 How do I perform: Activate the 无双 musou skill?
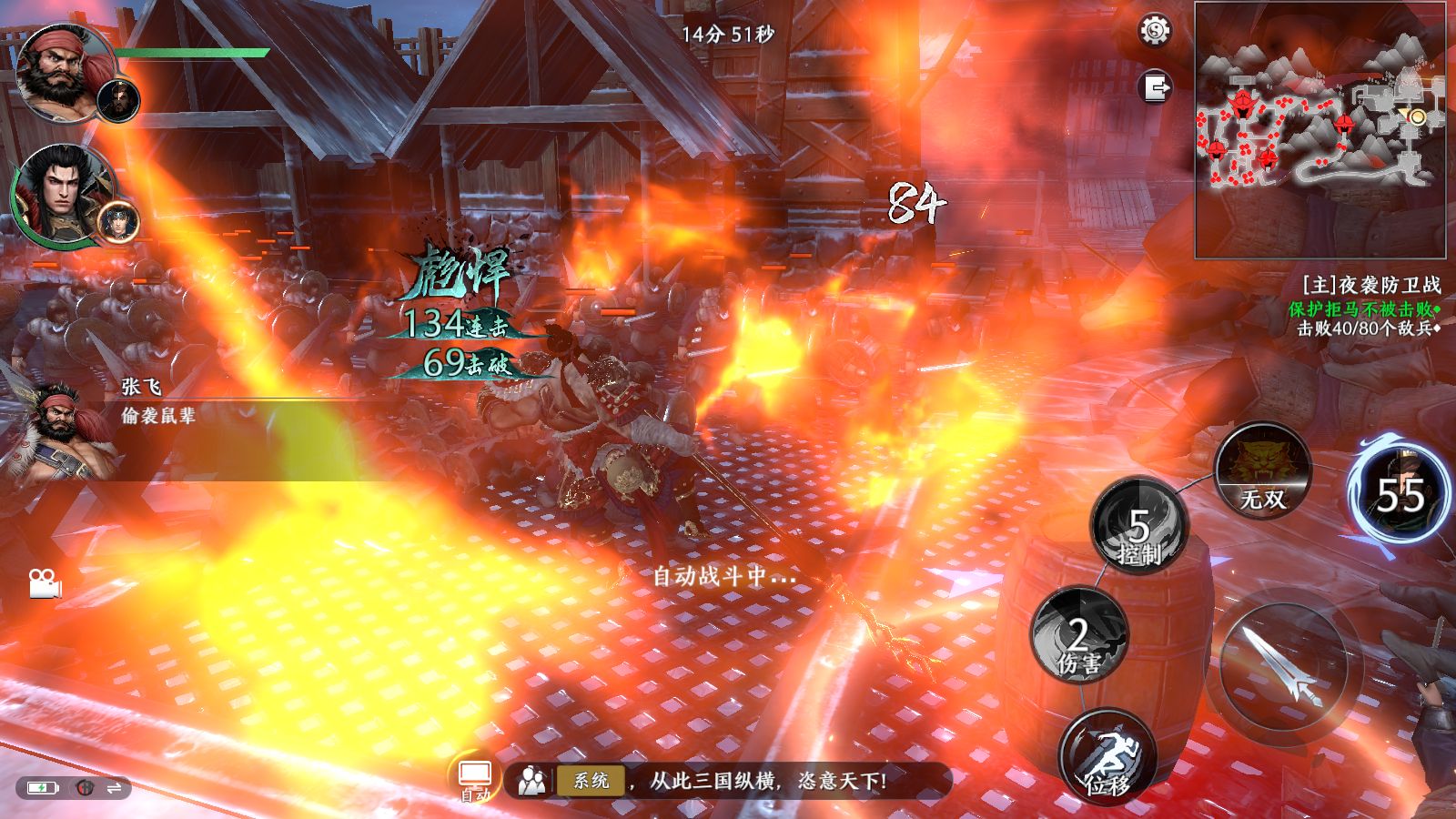[x=1263, y=471]
